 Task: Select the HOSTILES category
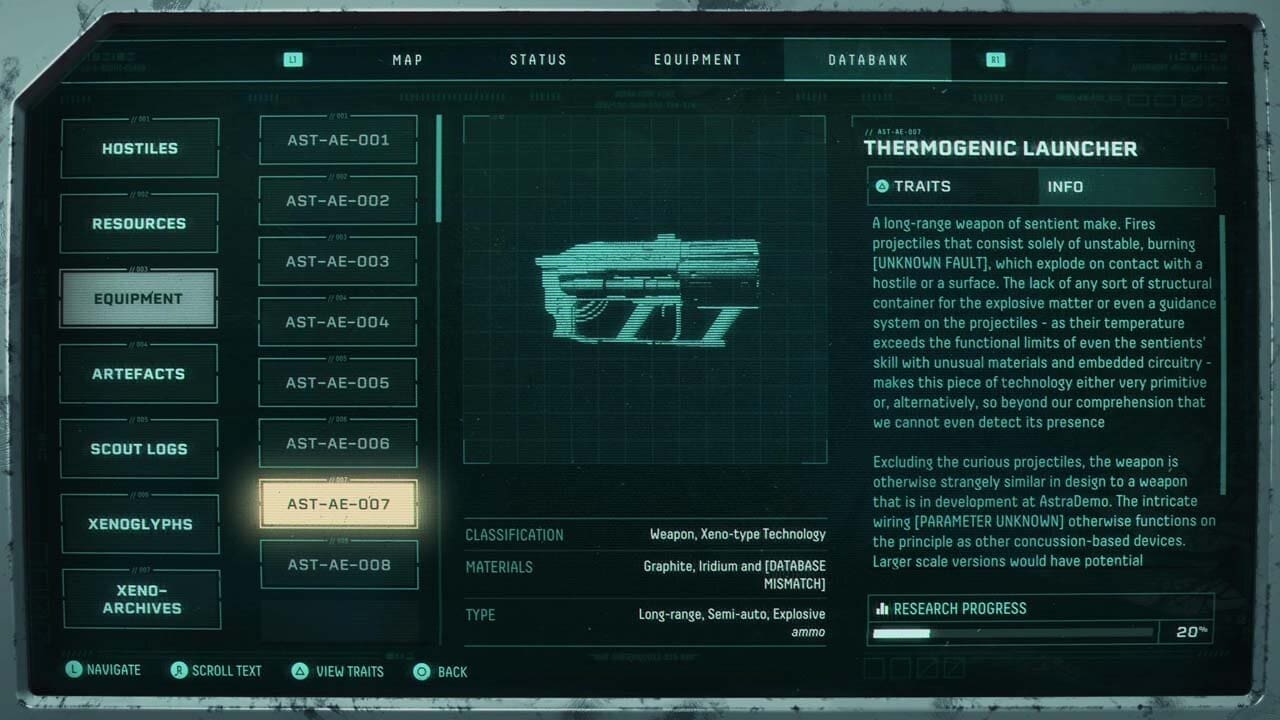(139, 147)
